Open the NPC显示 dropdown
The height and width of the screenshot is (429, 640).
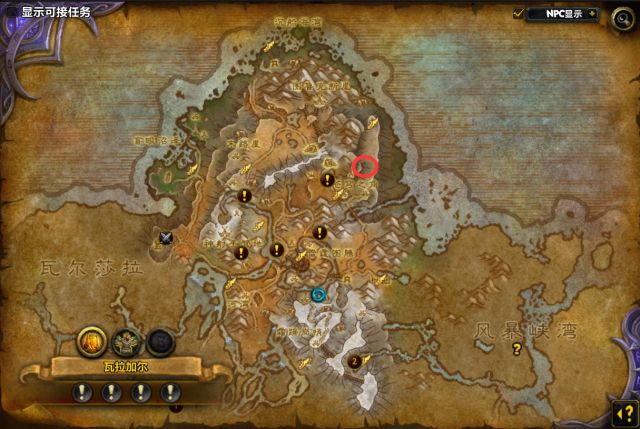(592, 14)
